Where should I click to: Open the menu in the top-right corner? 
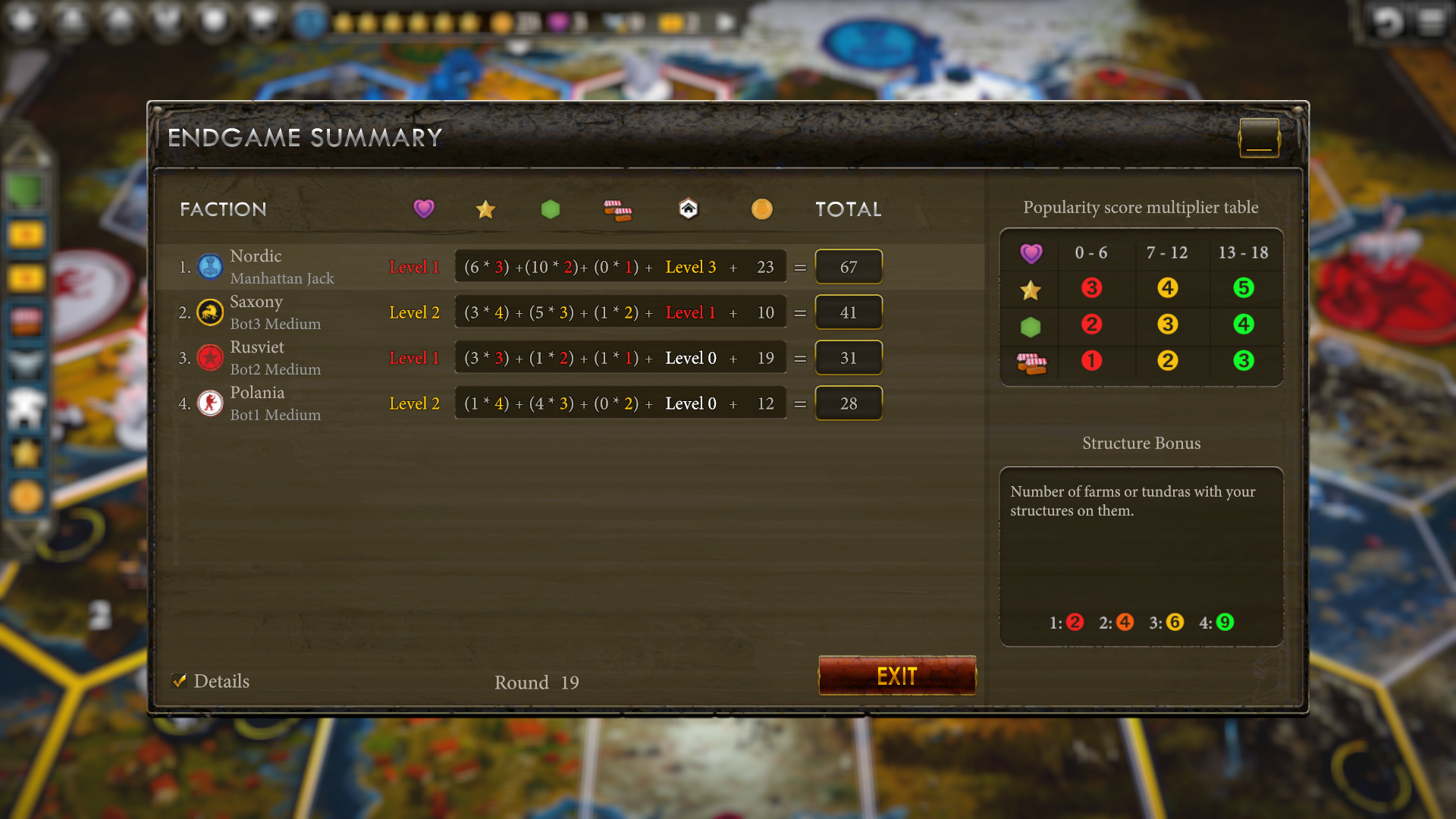click(1430, 23)
